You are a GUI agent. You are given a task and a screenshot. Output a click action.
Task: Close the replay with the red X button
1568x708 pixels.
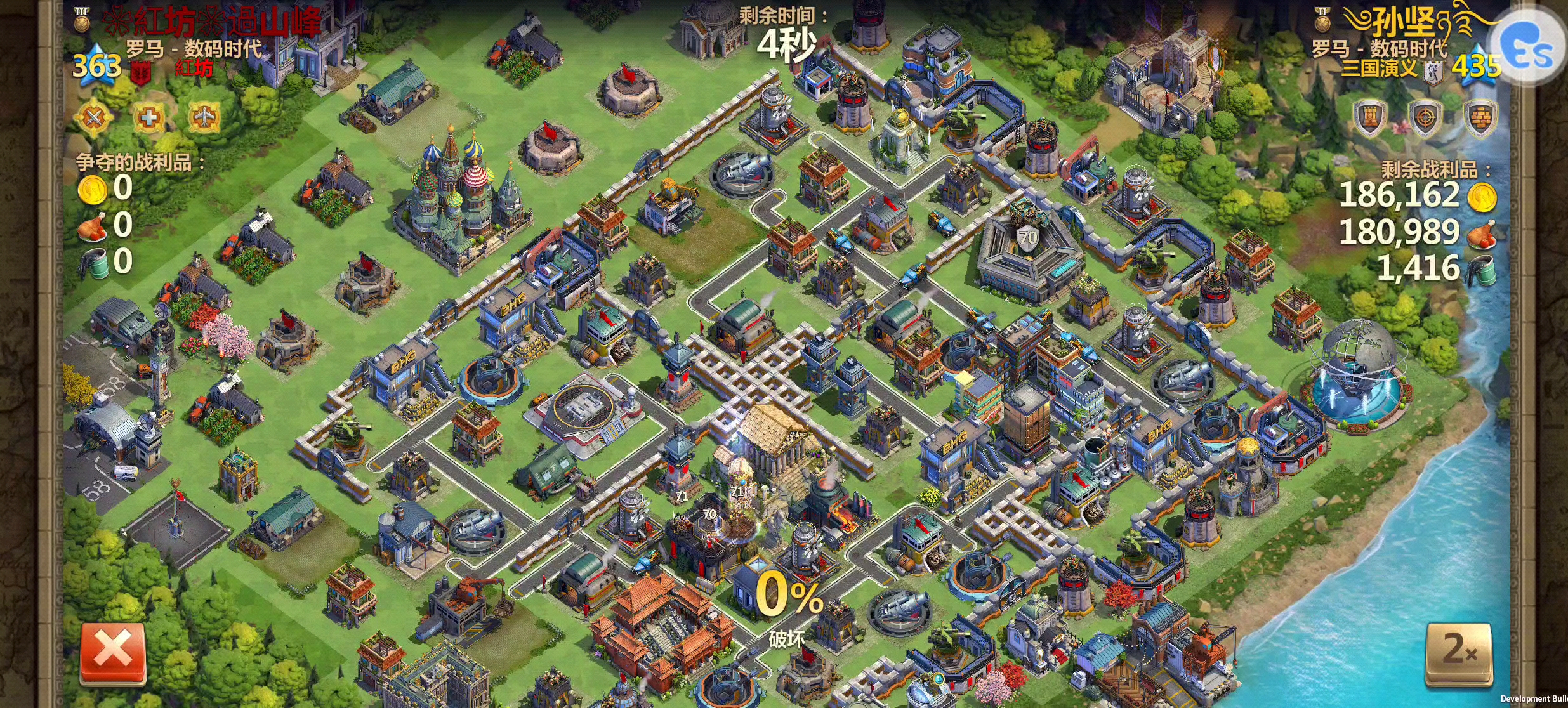pyautogui.click(x=113, y=653)
